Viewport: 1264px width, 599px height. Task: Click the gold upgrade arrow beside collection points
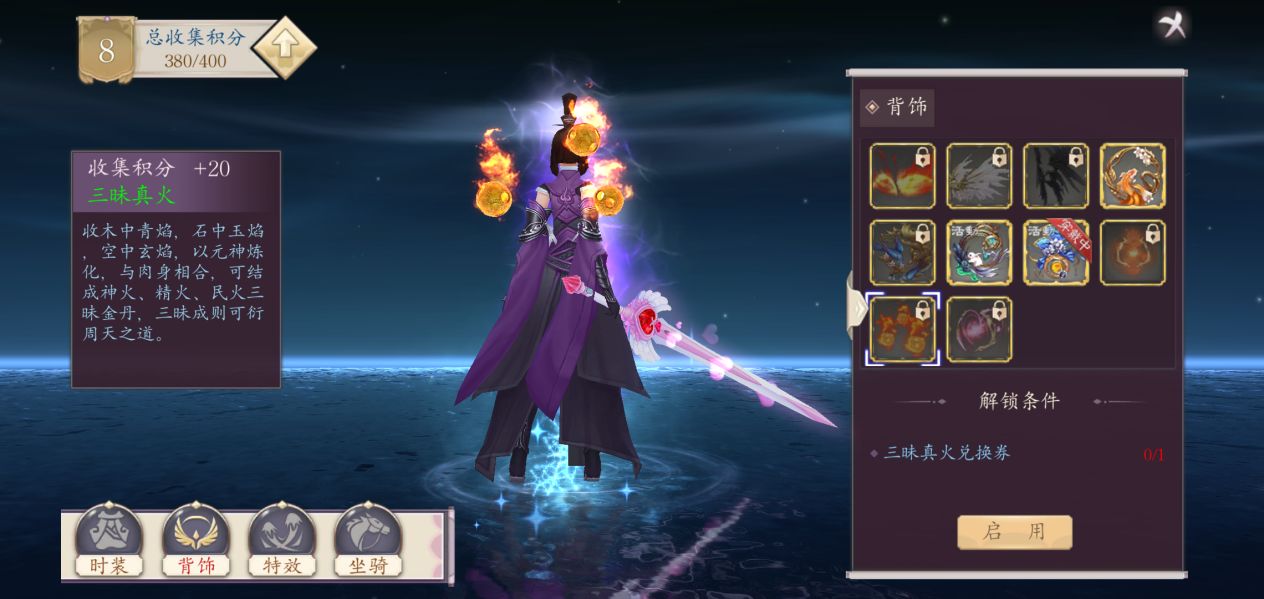pos(284,47)
